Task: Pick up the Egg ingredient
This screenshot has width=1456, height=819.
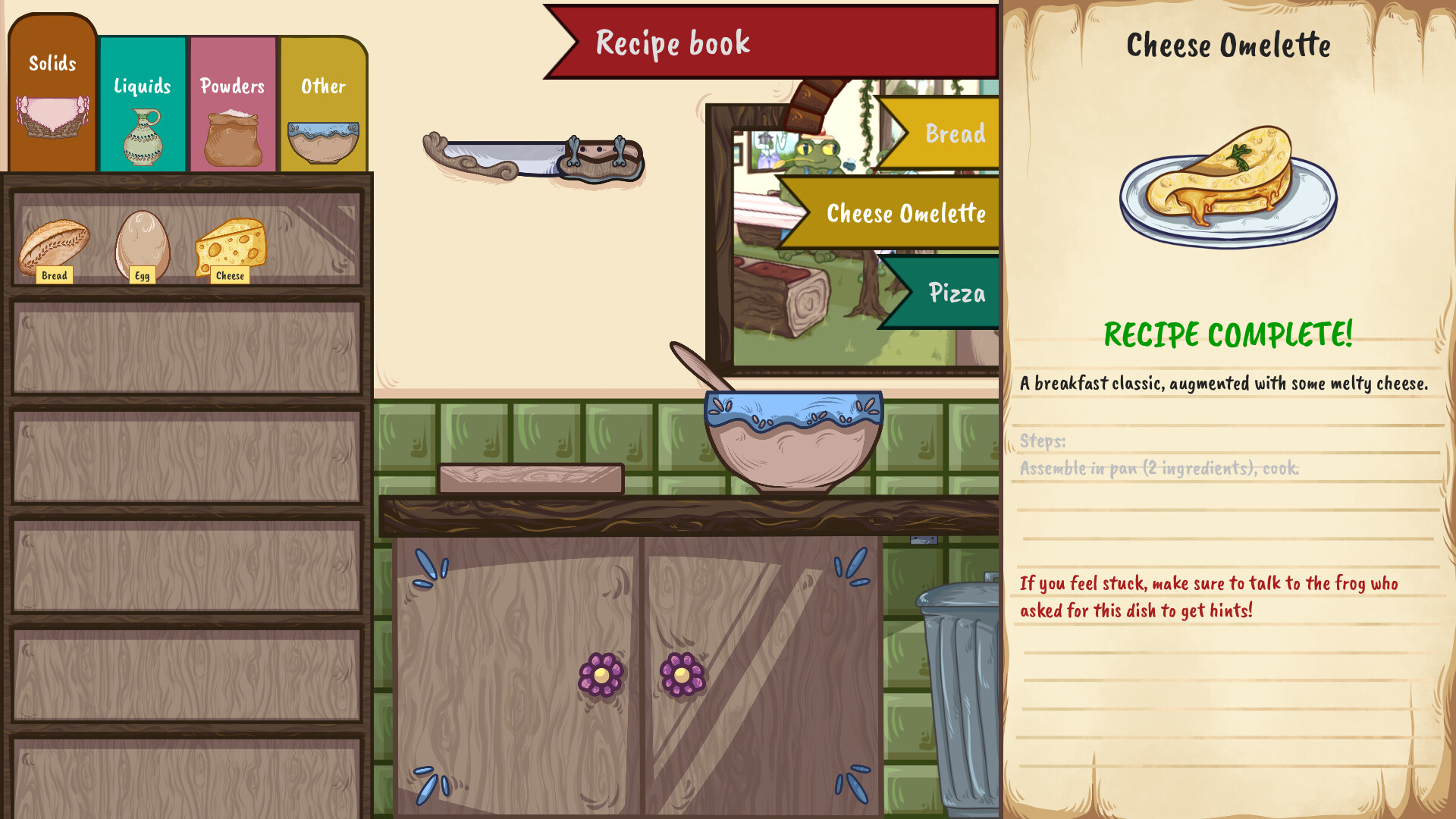Action: click(140, 243)
